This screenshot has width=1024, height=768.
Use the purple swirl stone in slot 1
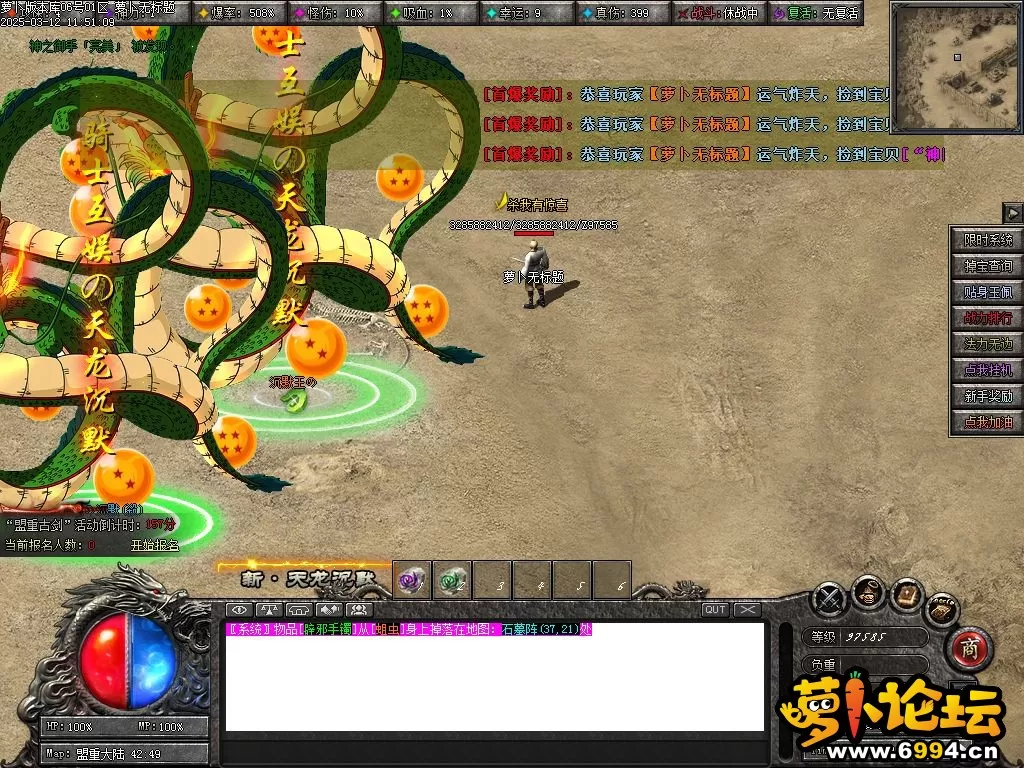(412, 580)
